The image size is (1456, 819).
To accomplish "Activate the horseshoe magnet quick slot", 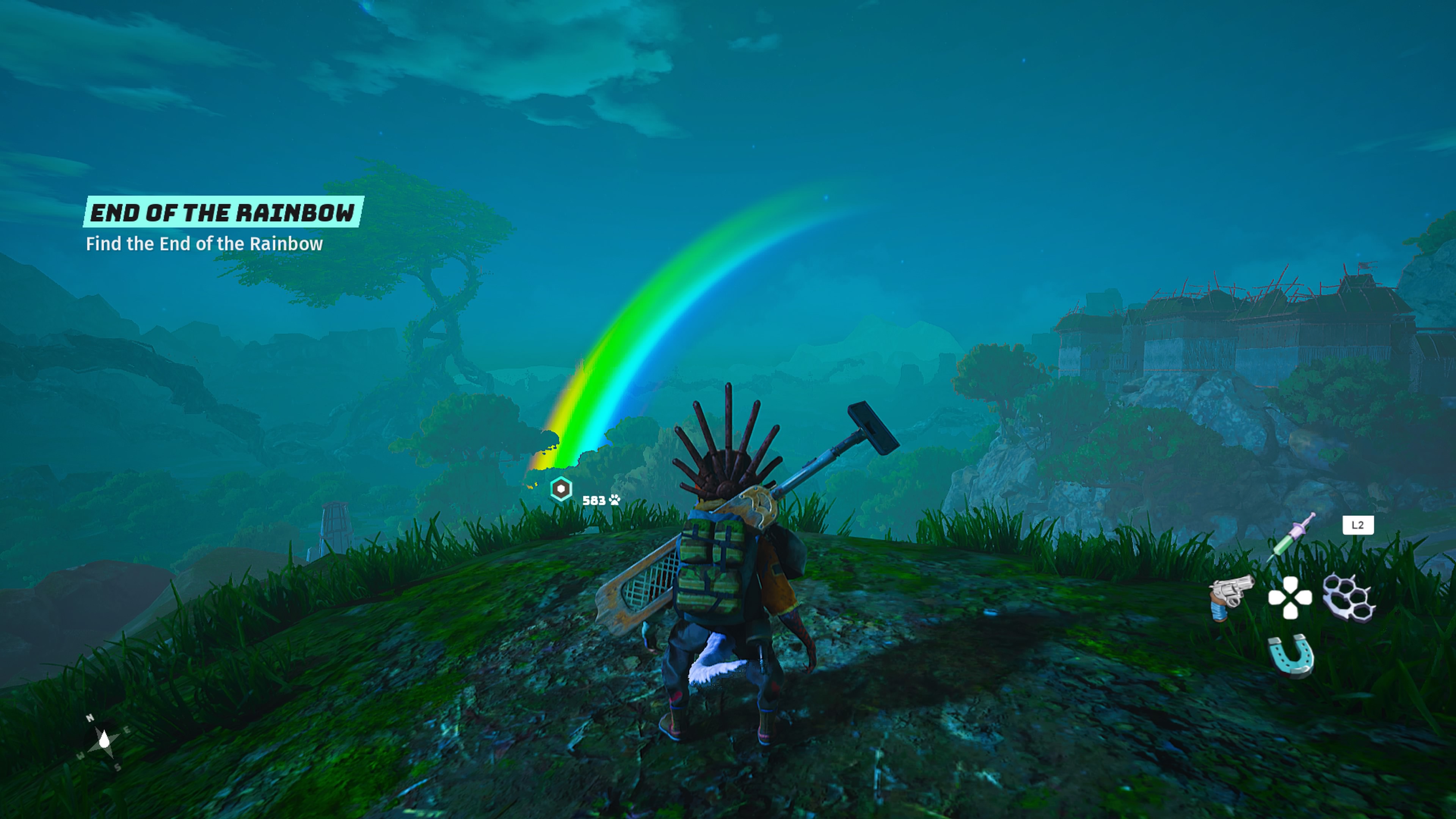I will point(1291,656).
